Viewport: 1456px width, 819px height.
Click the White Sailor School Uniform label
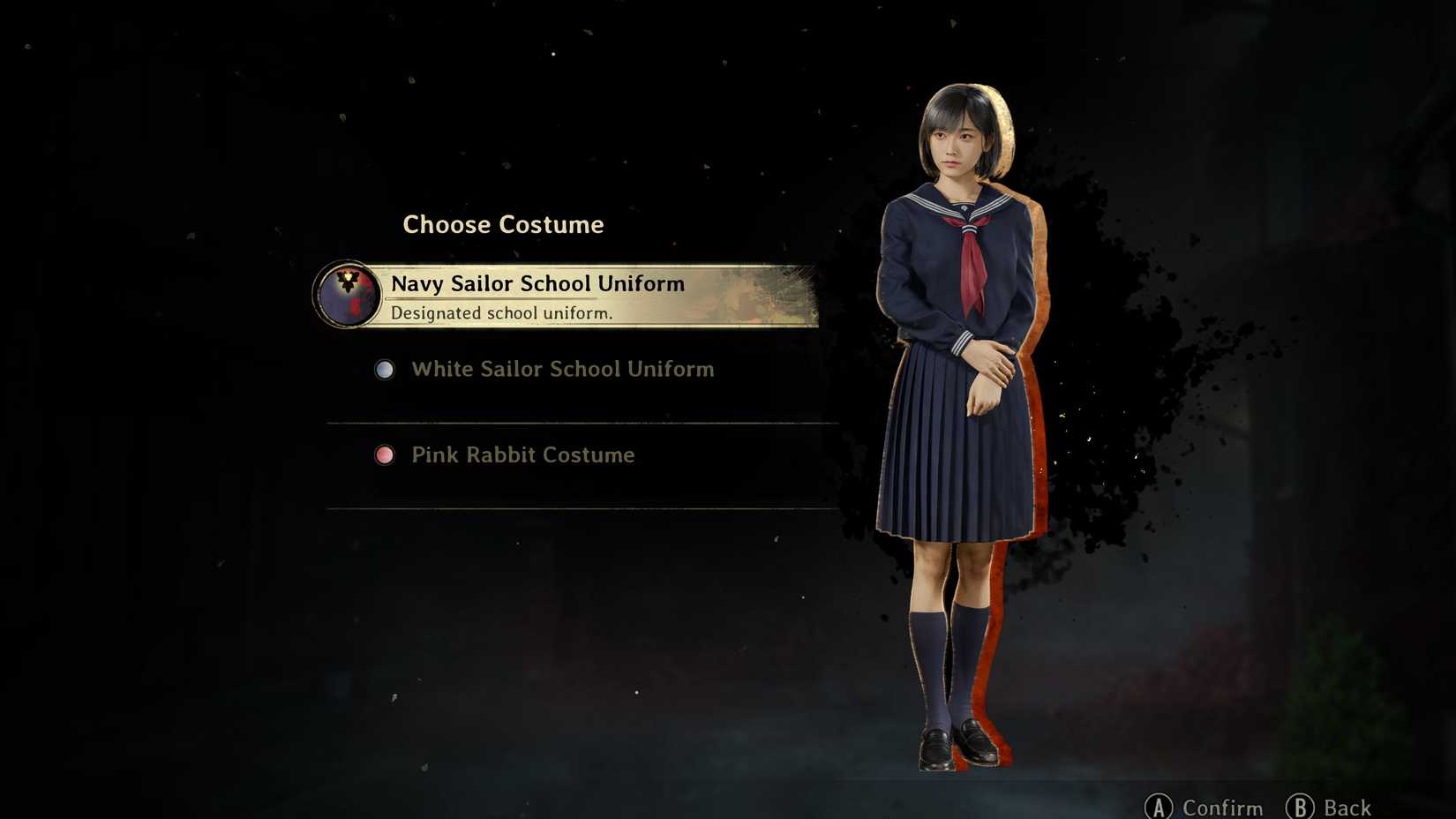tap(562, 370)
